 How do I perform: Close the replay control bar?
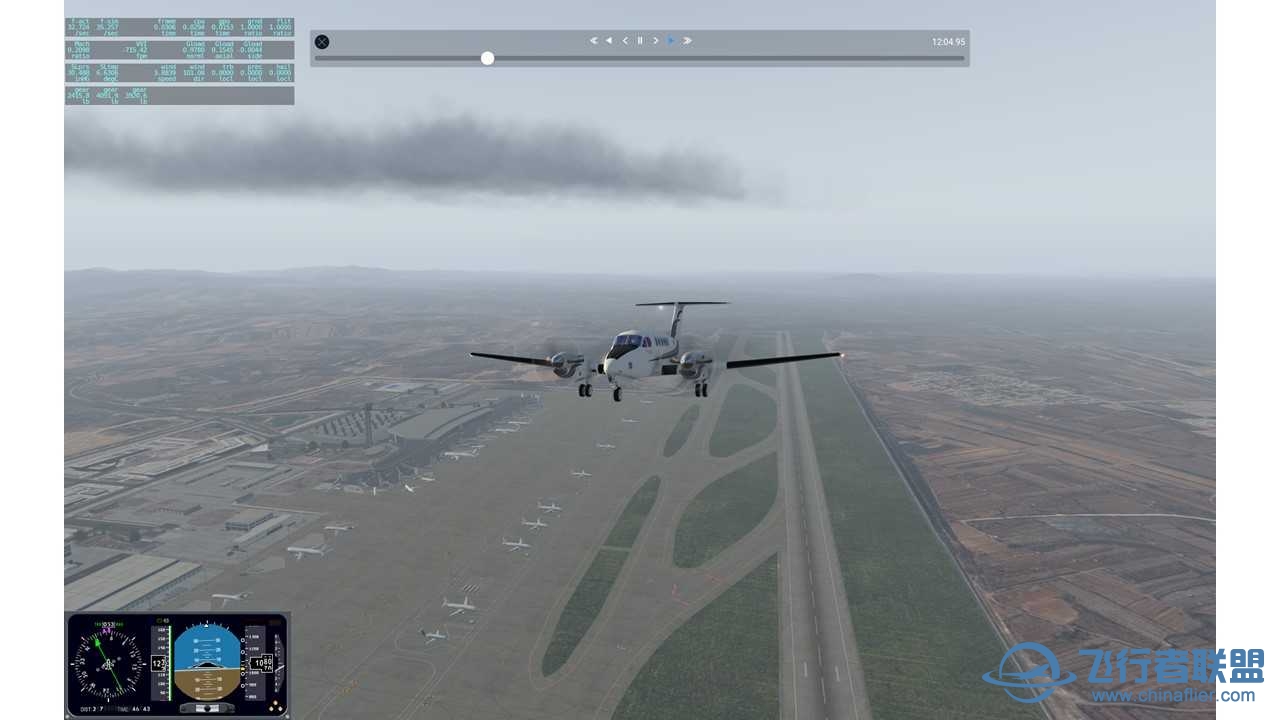point(322,42)
